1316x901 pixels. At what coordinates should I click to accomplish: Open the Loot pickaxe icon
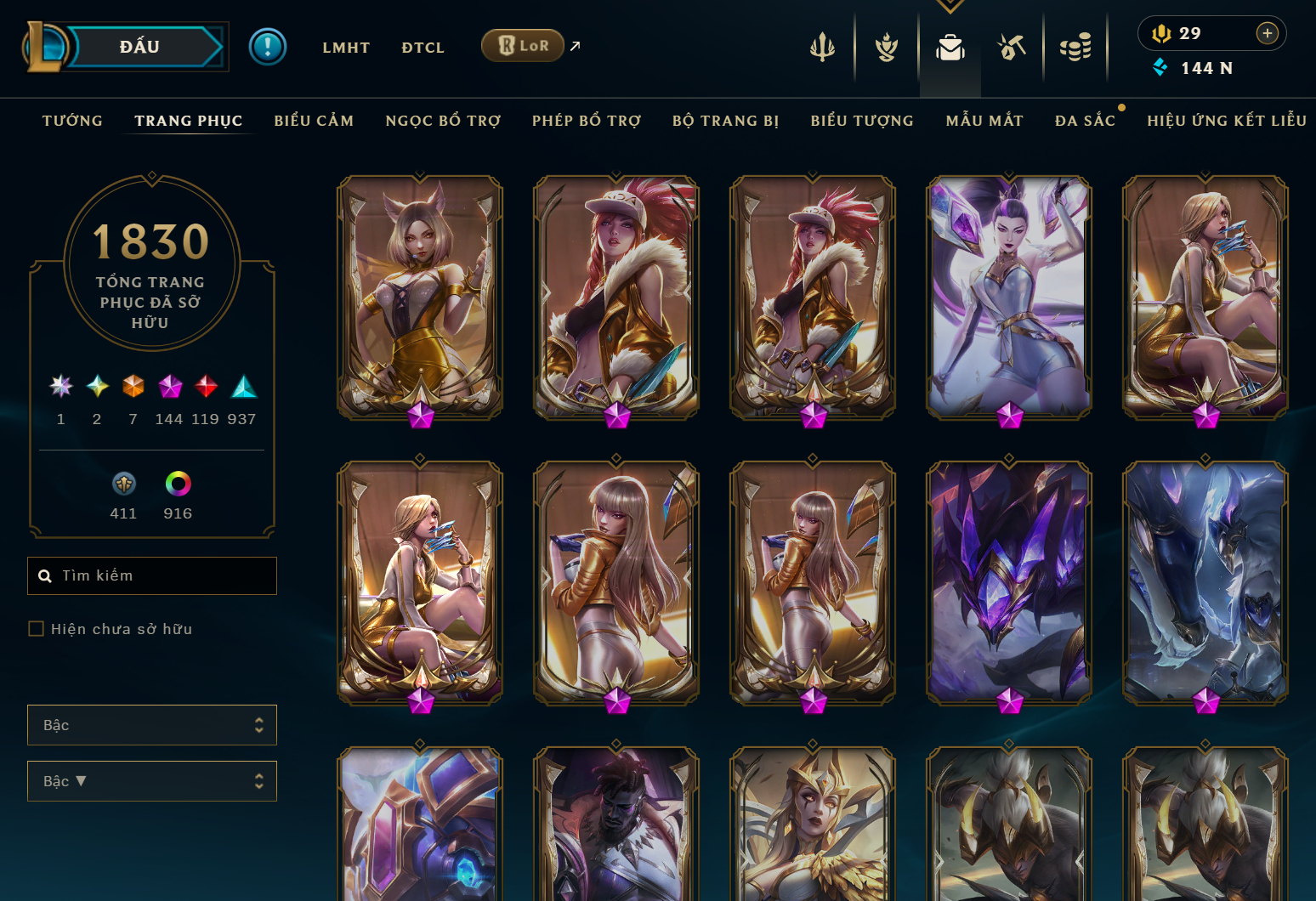tap(1013, 47)
